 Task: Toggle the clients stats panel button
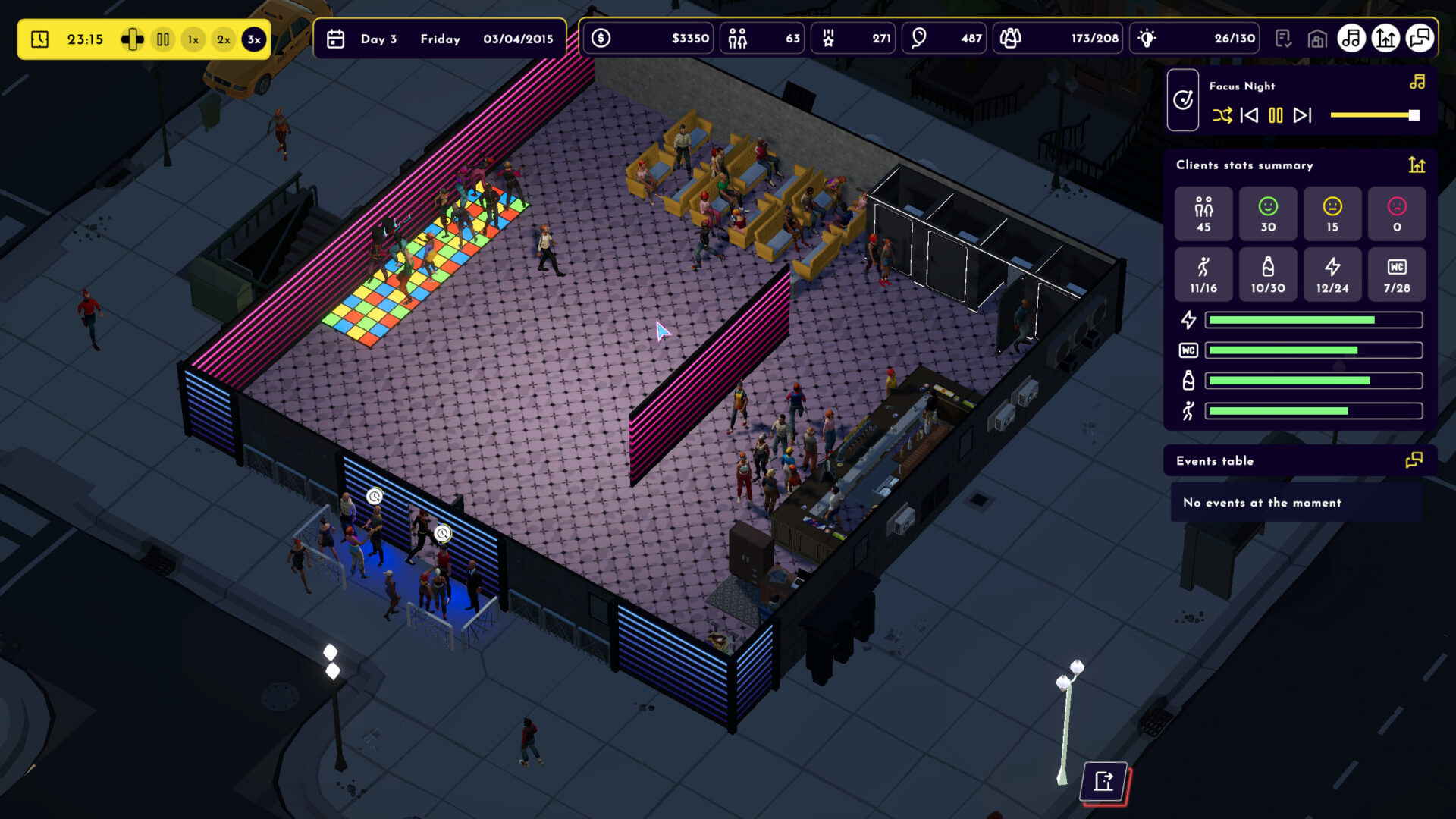(1385, 39)
